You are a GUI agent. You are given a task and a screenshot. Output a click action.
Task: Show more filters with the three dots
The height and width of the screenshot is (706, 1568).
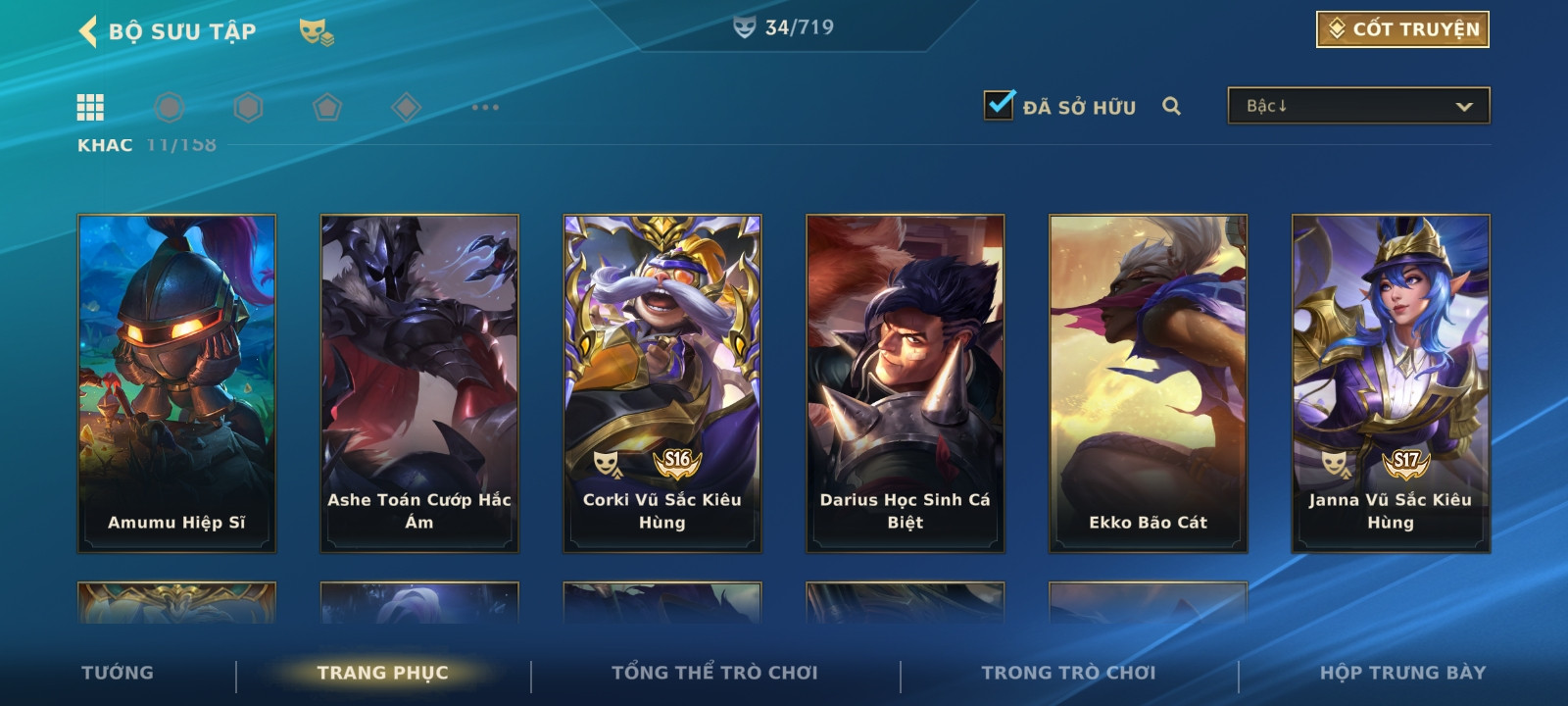pos(485,107)
